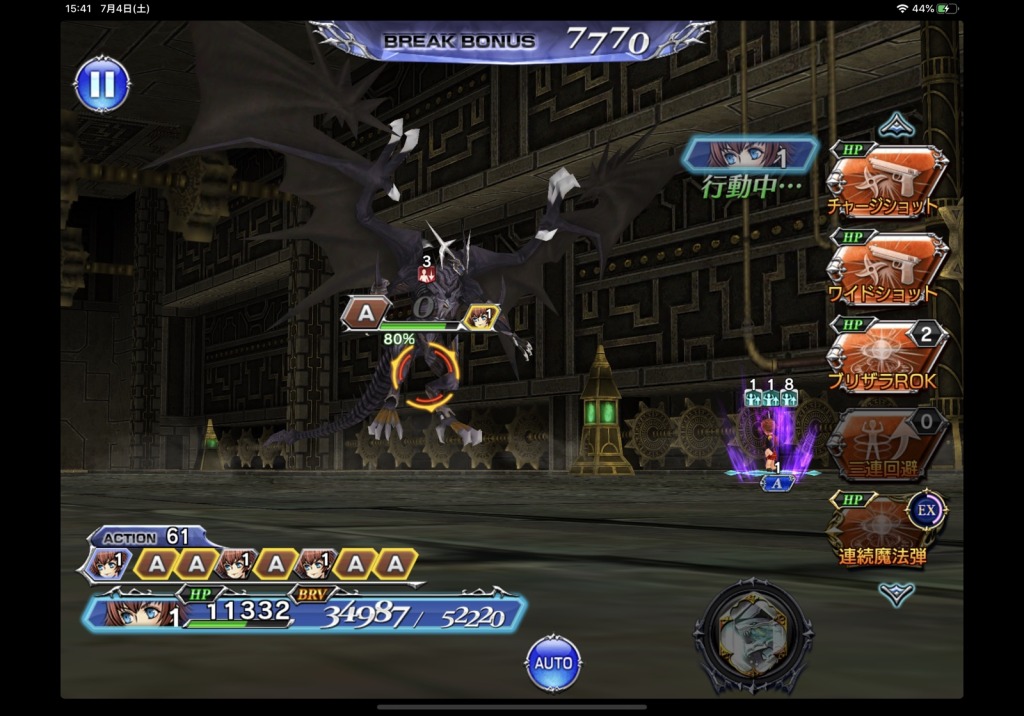
Task: Toggle the AUTO battle button
Action: point(553,663)
